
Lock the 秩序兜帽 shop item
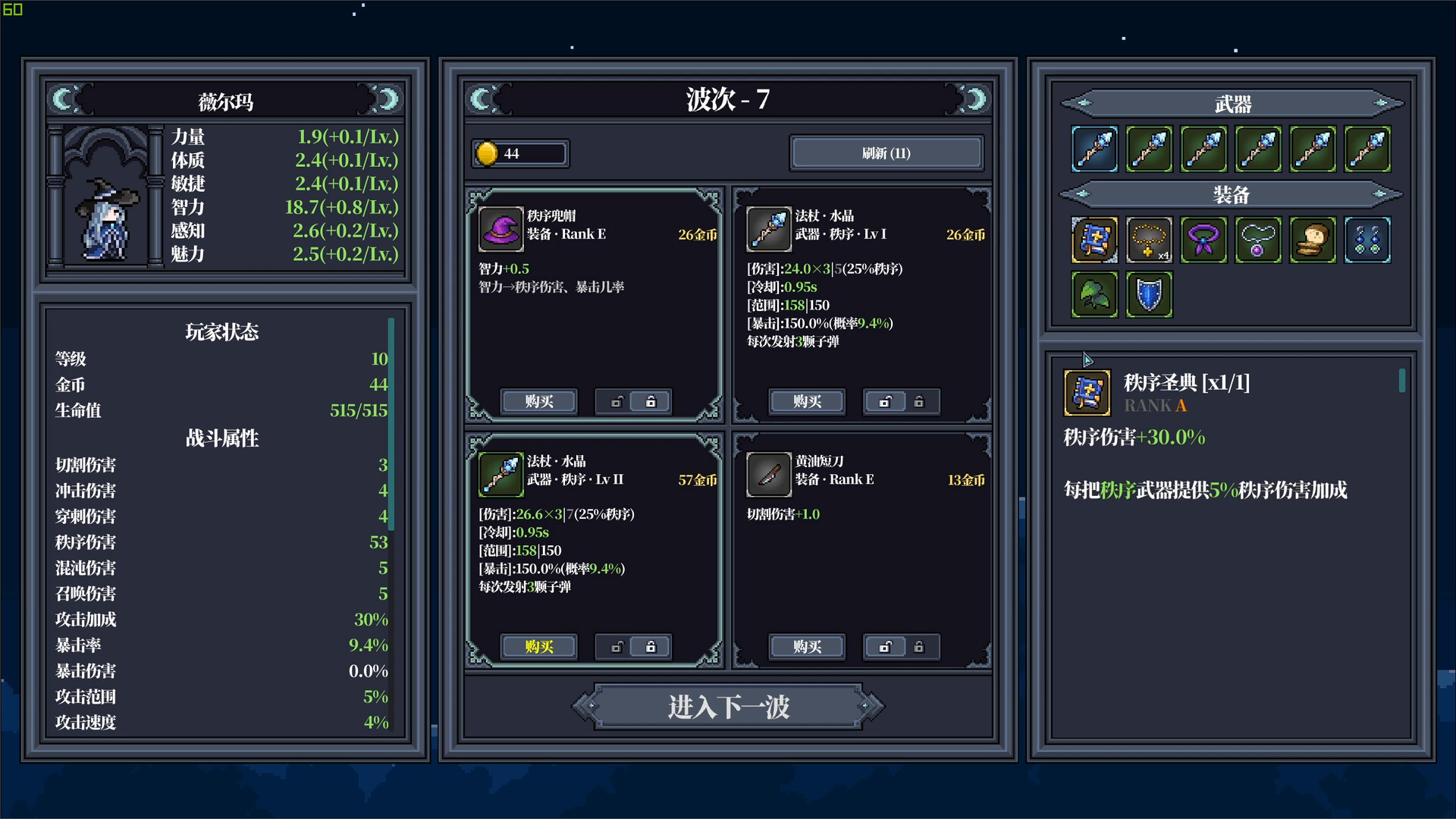(x=651, y=401)
